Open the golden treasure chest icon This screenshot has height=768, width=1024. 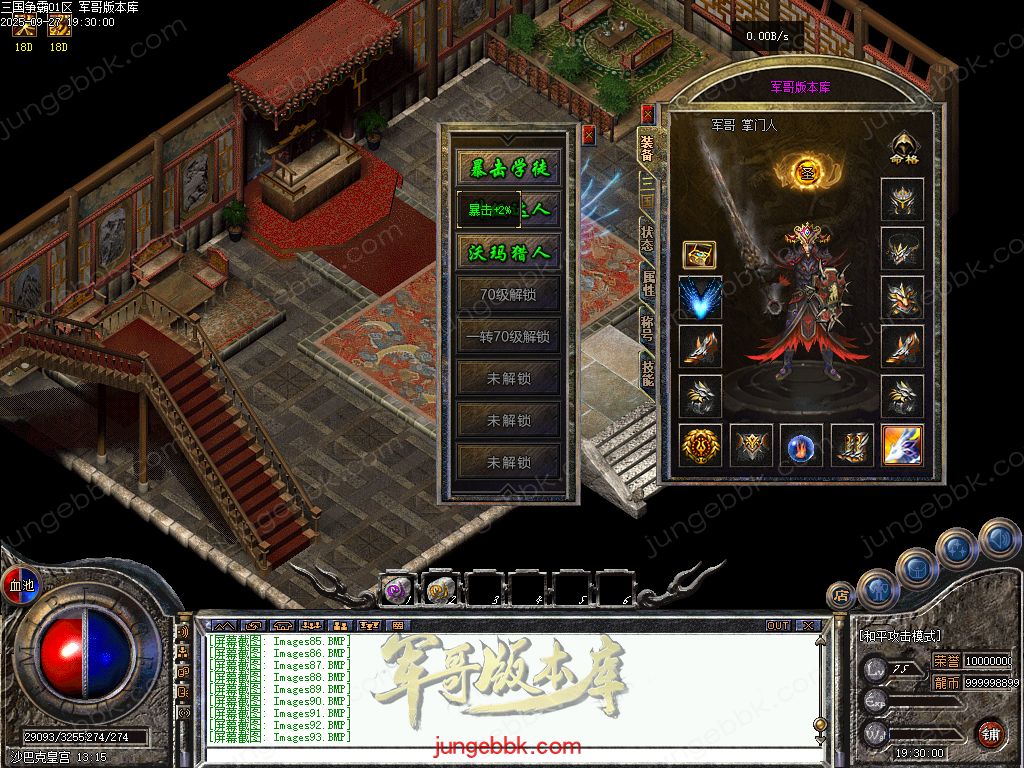pos(699,255)
